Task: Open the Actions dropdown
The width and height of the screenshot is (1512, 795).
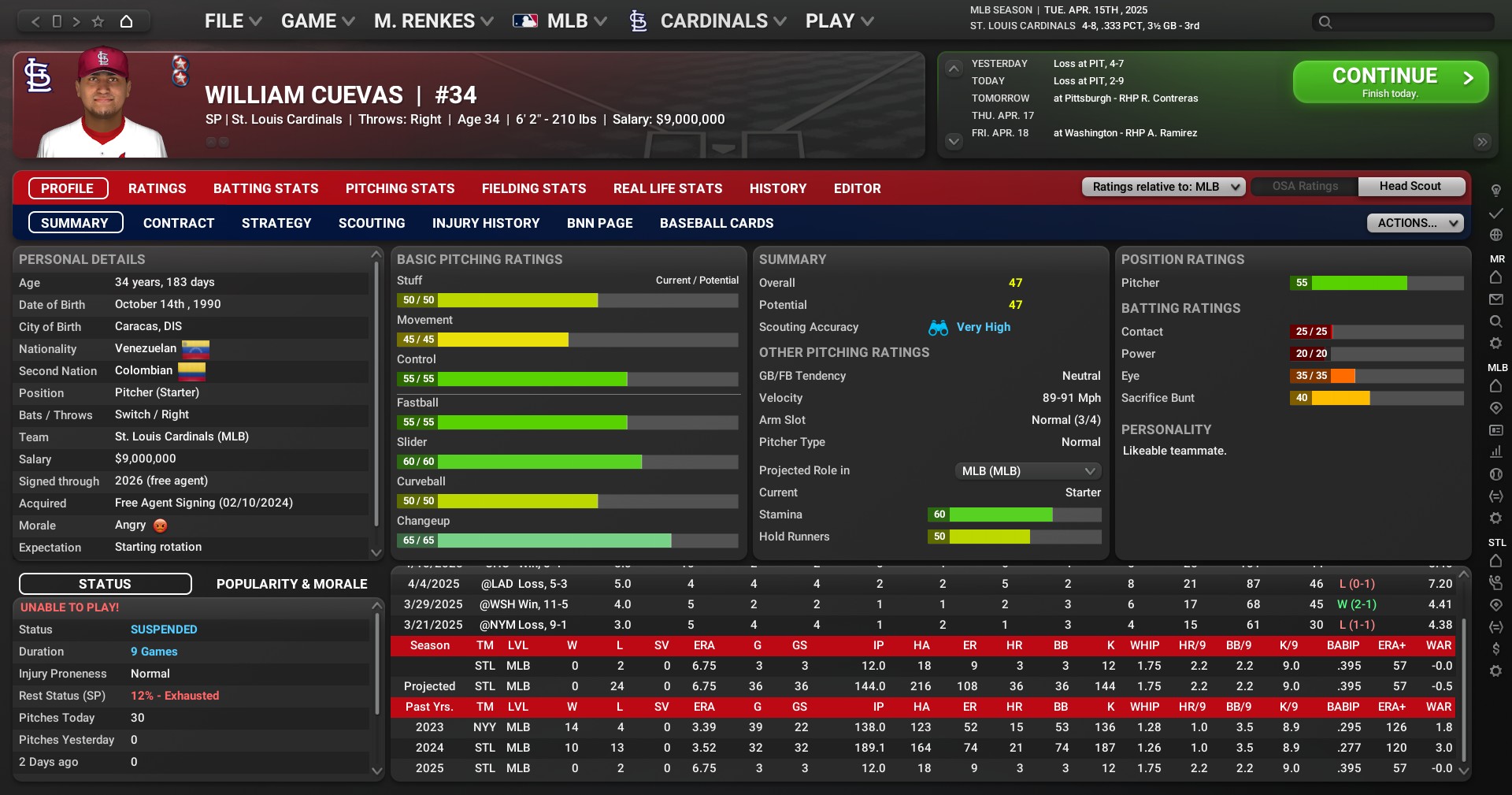Action: tap(1414, 223)
